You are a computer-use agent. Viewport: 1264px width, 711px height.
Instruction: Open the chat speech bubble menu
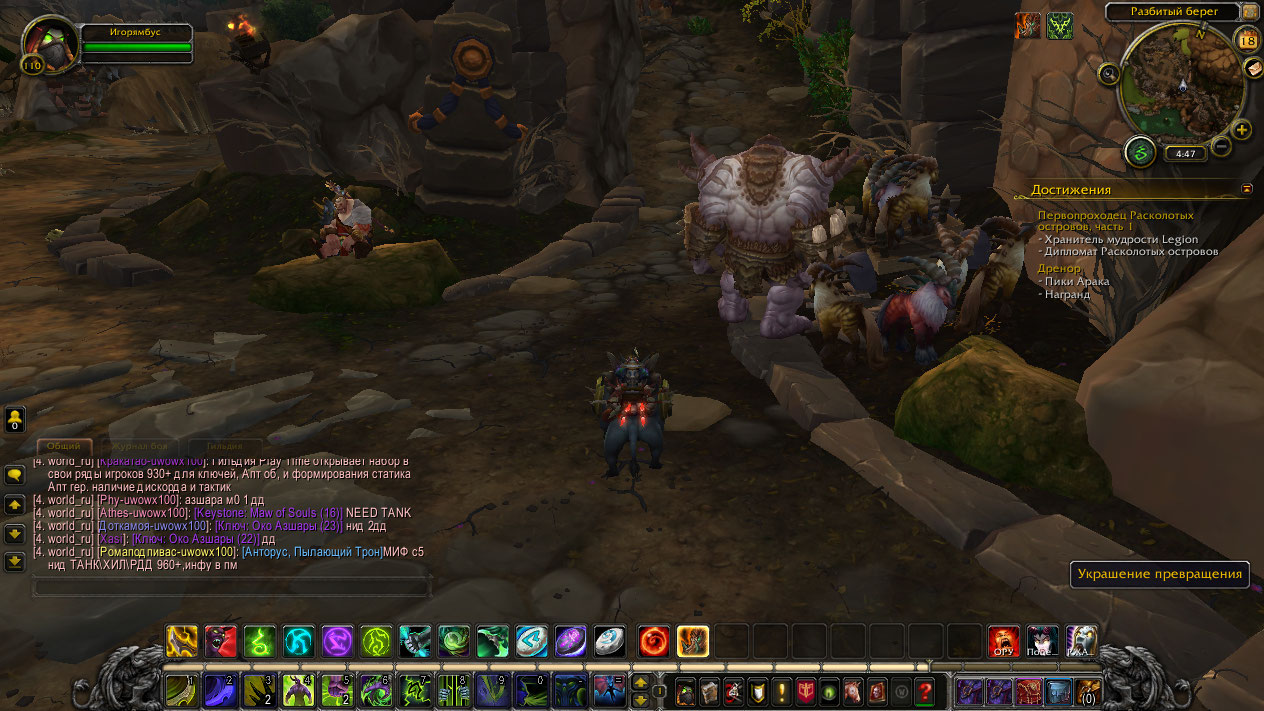point(15,476)
